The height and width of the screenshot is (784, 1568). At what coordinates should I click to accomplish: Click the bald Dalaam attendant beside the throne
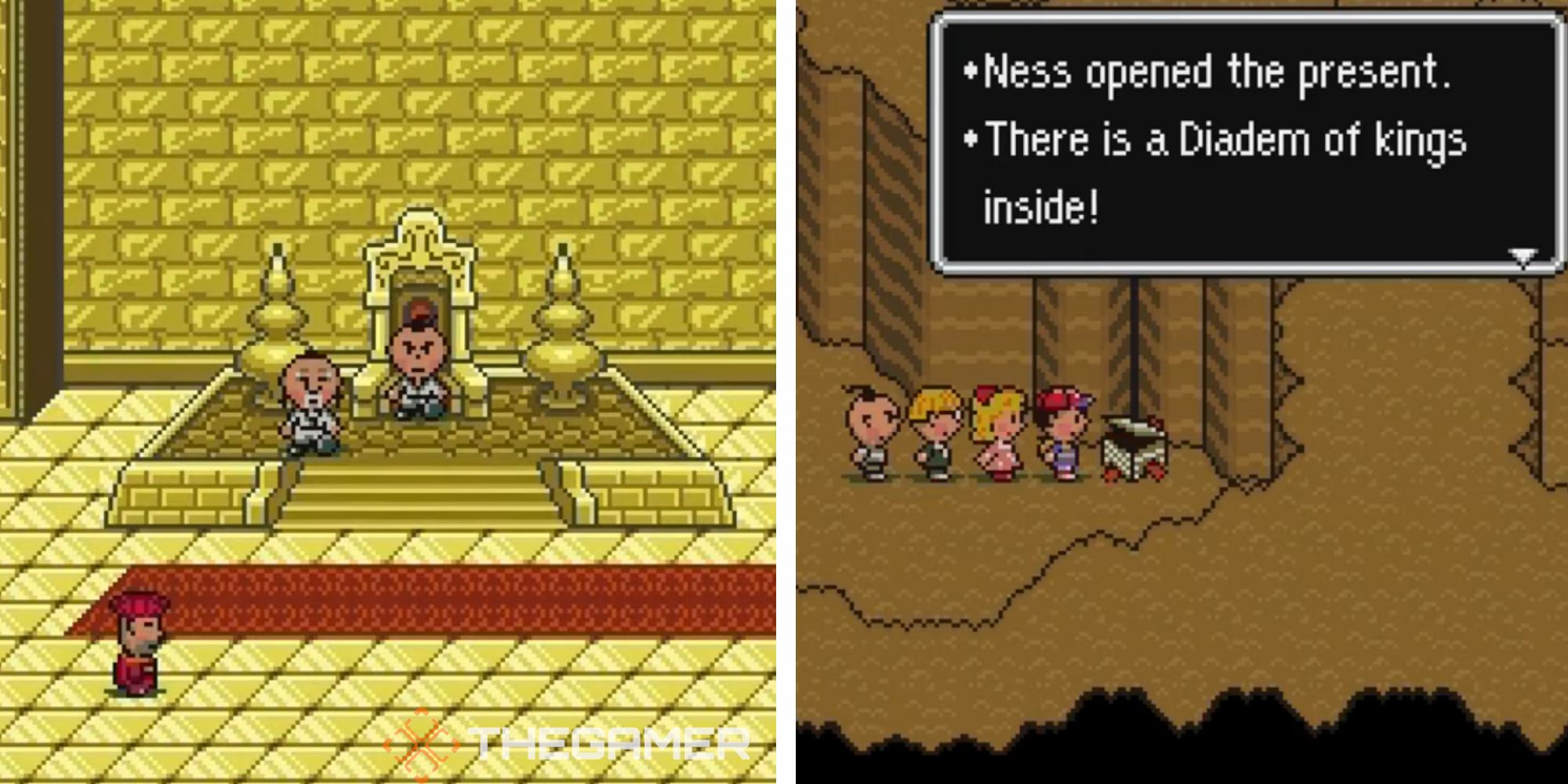(311, 400)
